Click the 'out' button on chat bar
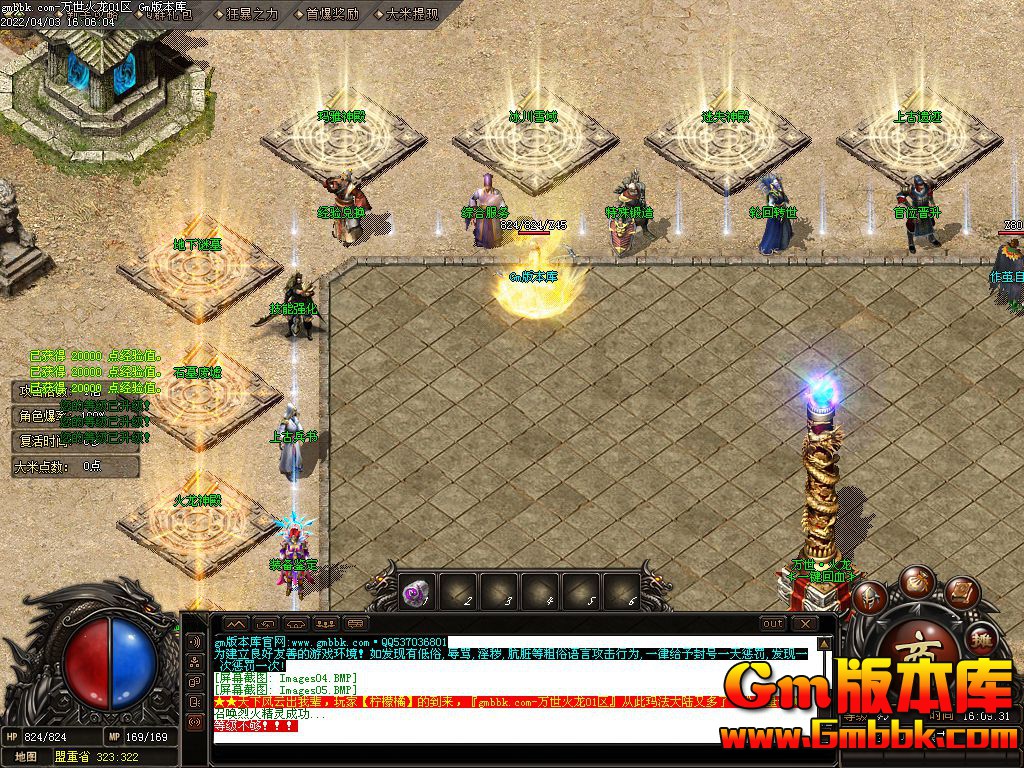Image resolution: width=1024 pixels, height=768 pixels. click(773, 624)
